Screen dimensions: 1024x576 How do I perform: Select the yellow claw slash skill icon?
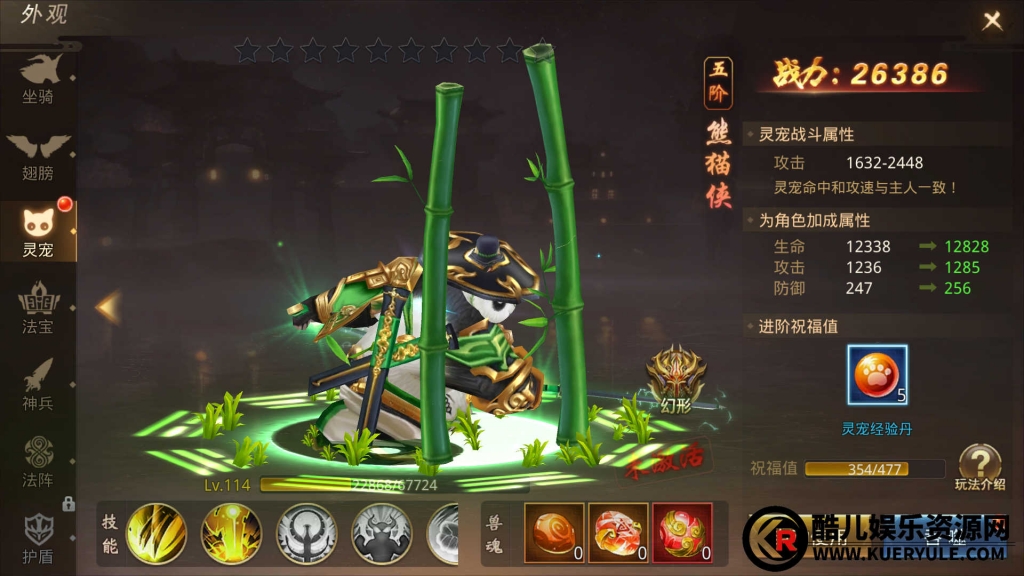(x=155, y=533)
